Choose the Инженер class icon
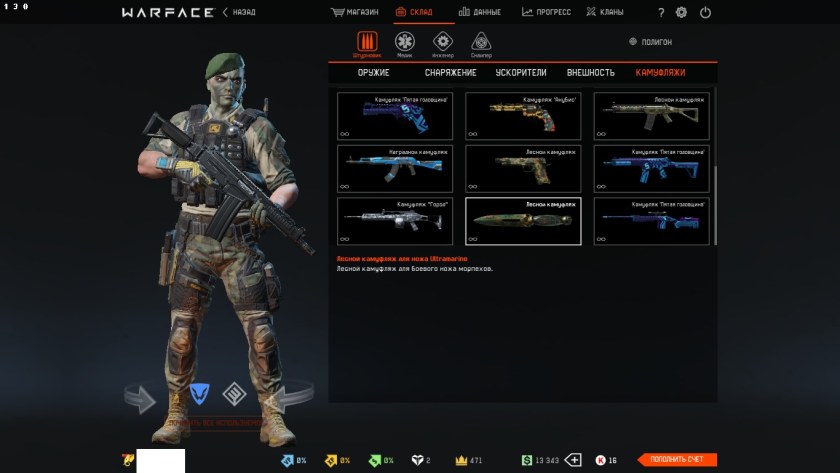The height and width of the screenshot is (473, 840). click(442, 42)
